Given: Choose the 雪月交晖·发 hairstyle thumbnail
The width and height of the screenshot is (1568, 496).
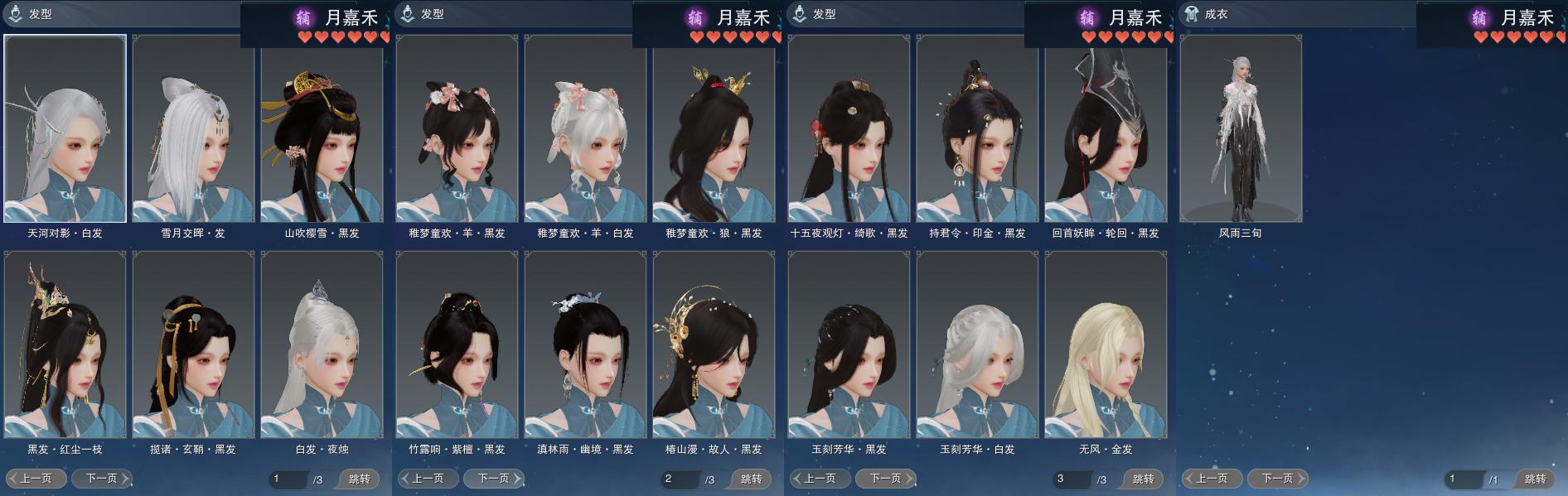Looking at the screenshot, I should 193,128.
